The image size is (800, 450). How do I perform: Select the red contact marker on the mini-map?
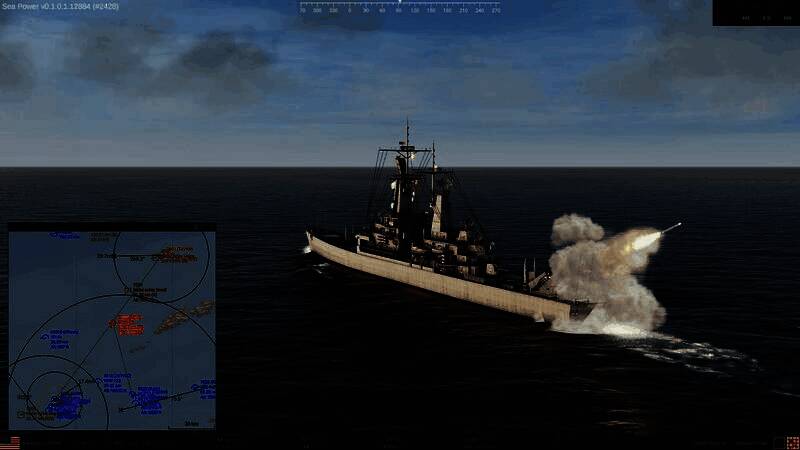[x=128, y=324]
